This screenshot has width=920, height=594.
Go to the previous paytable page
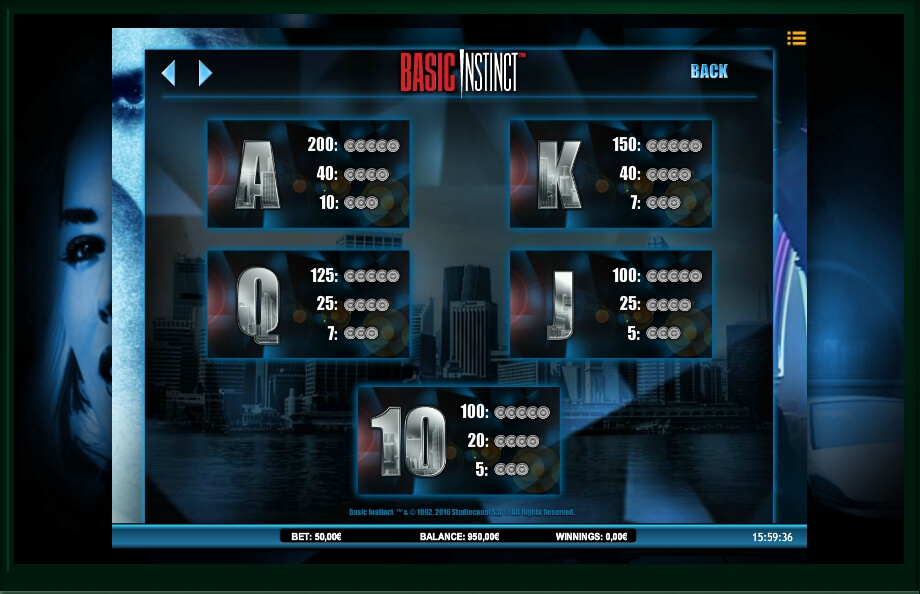tap(169, 73)
